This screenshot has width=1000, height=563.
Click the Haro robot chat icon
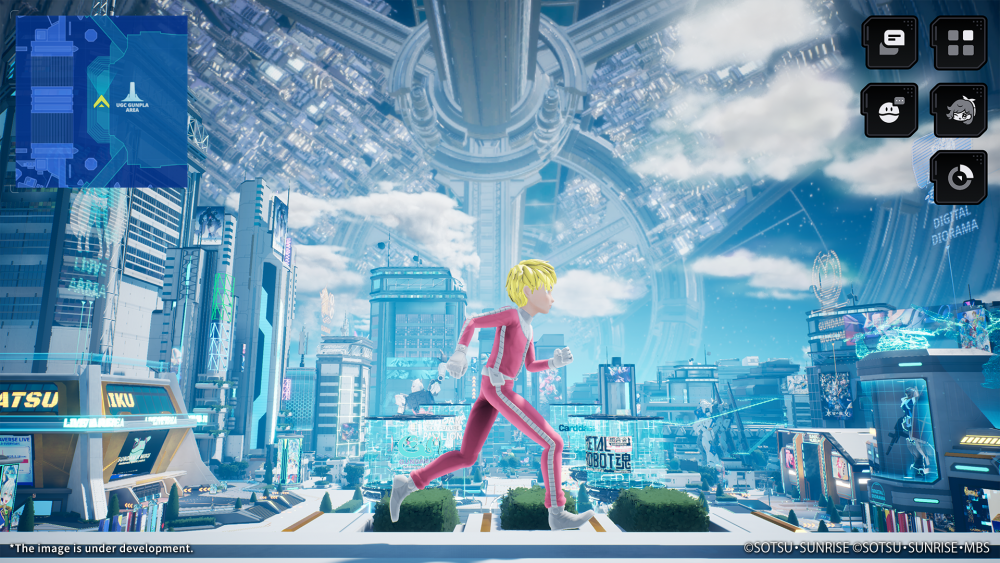[890, 110]
